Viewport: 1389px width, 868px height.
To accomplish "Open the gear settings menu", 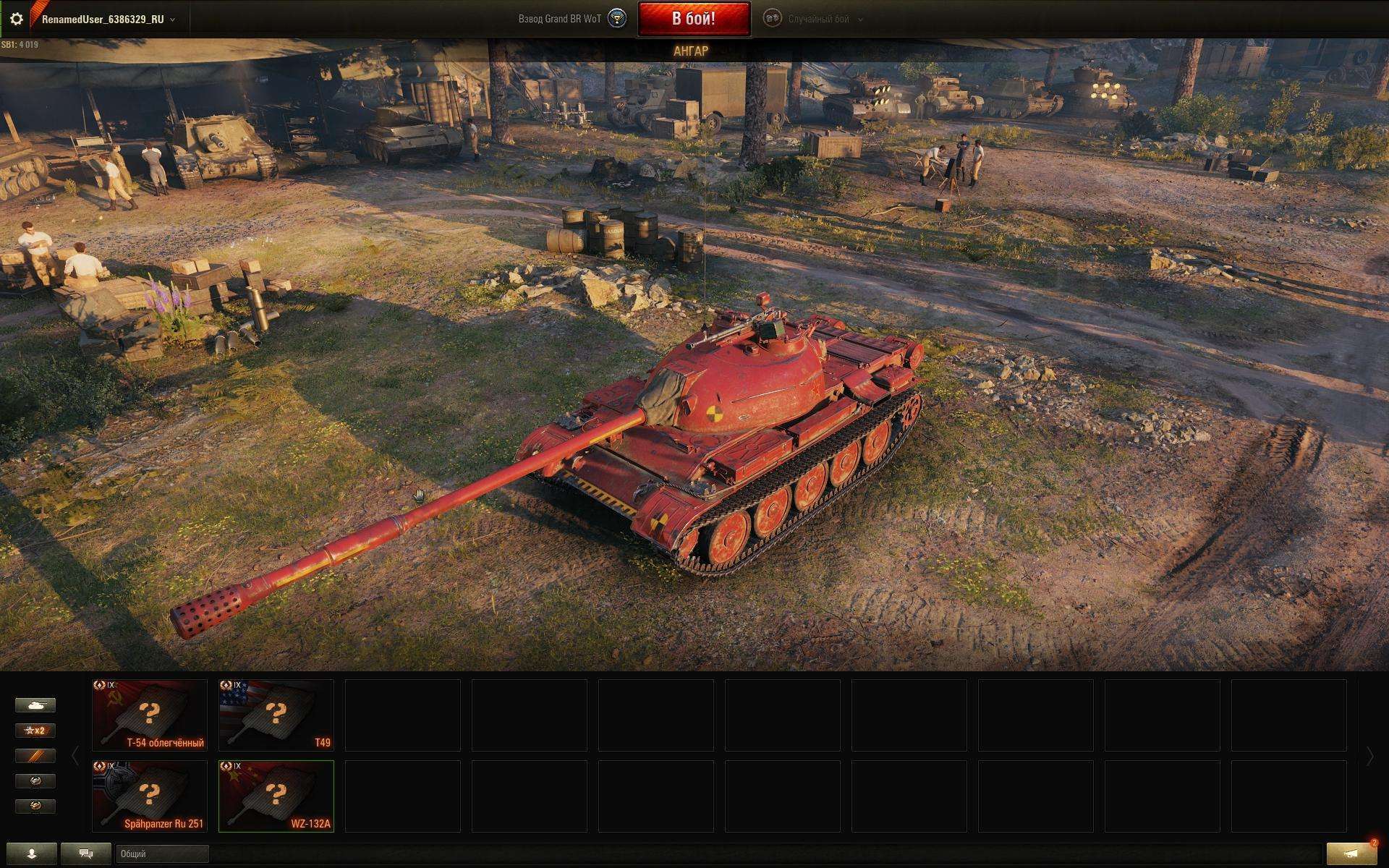I will (16, 19).
